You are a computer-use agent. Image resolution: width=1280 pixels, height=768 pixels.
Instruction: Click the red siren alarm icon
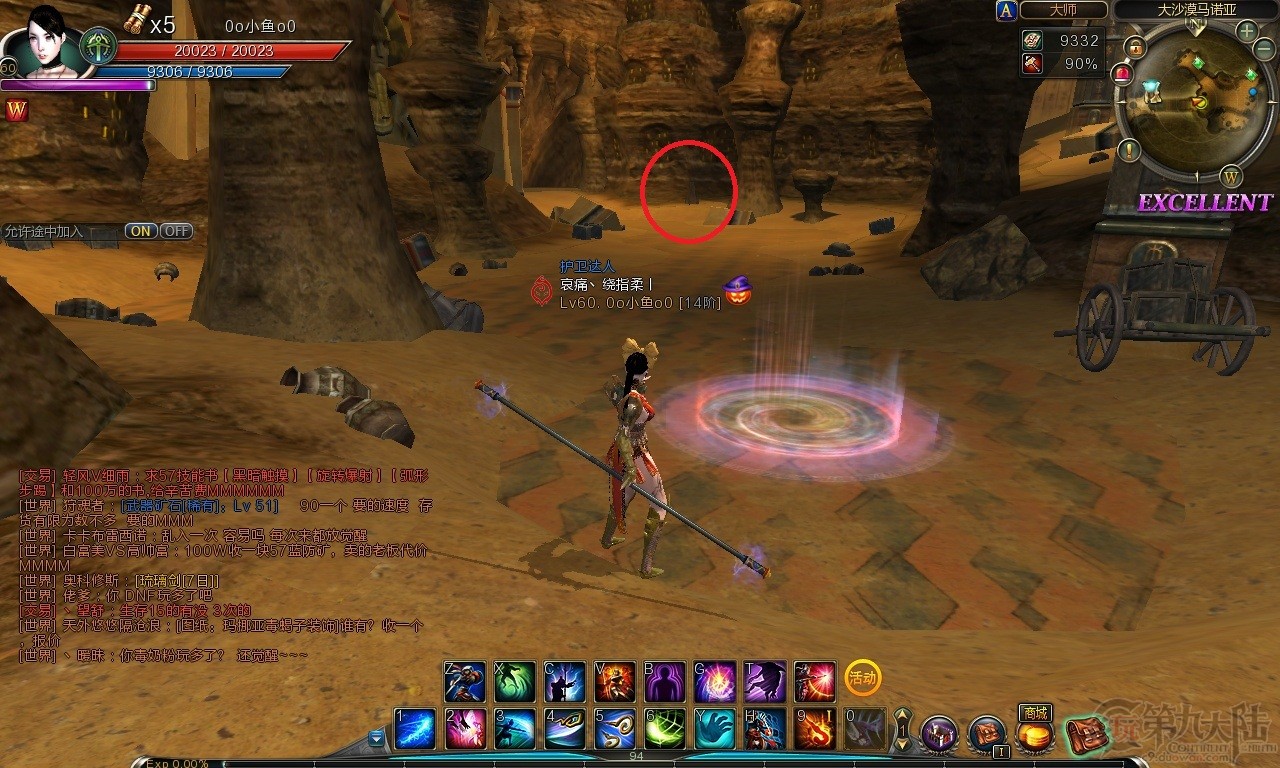click(x=1122, y=73)
